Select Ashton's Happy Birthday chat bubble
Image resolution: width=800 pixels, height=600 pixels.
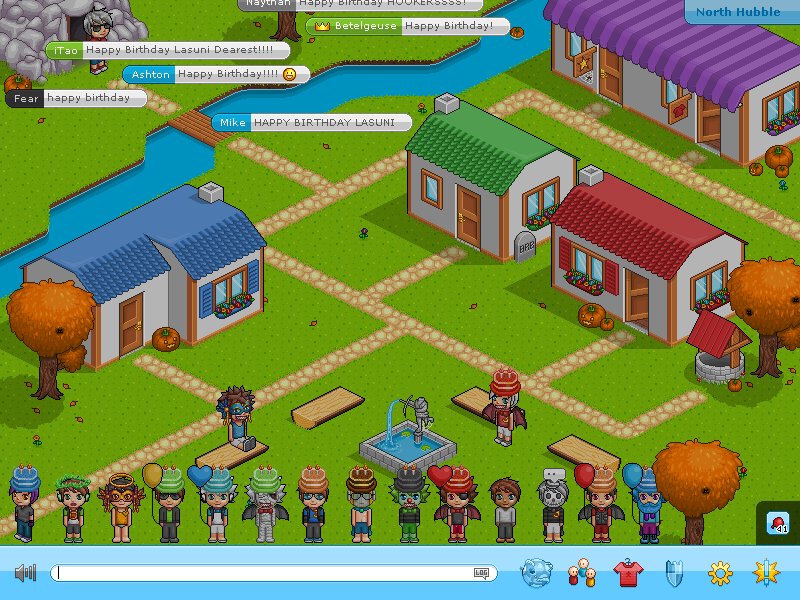point(216,74)
